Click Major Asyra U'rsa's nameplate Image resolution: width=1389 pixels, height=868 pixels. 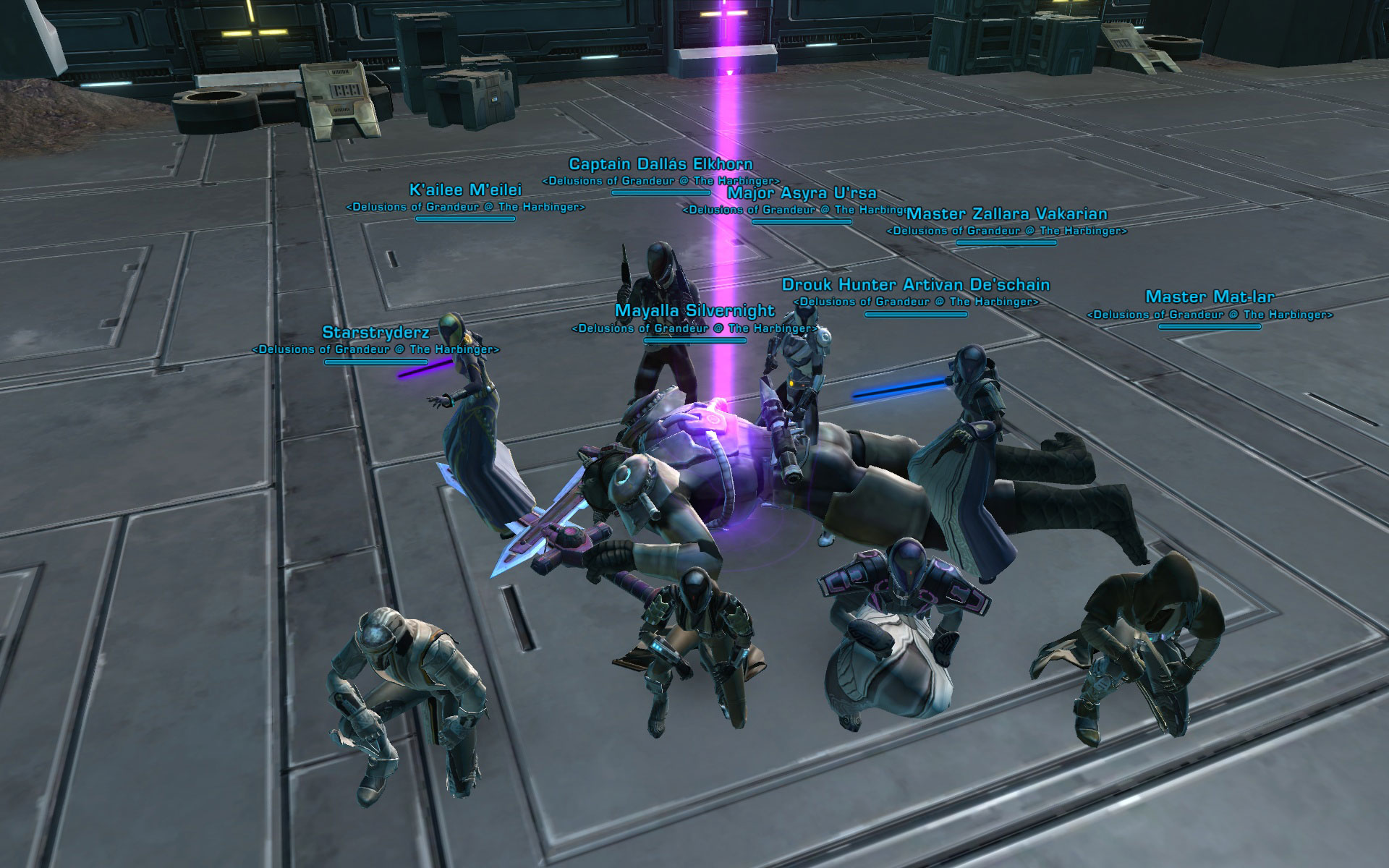(802, 193)
